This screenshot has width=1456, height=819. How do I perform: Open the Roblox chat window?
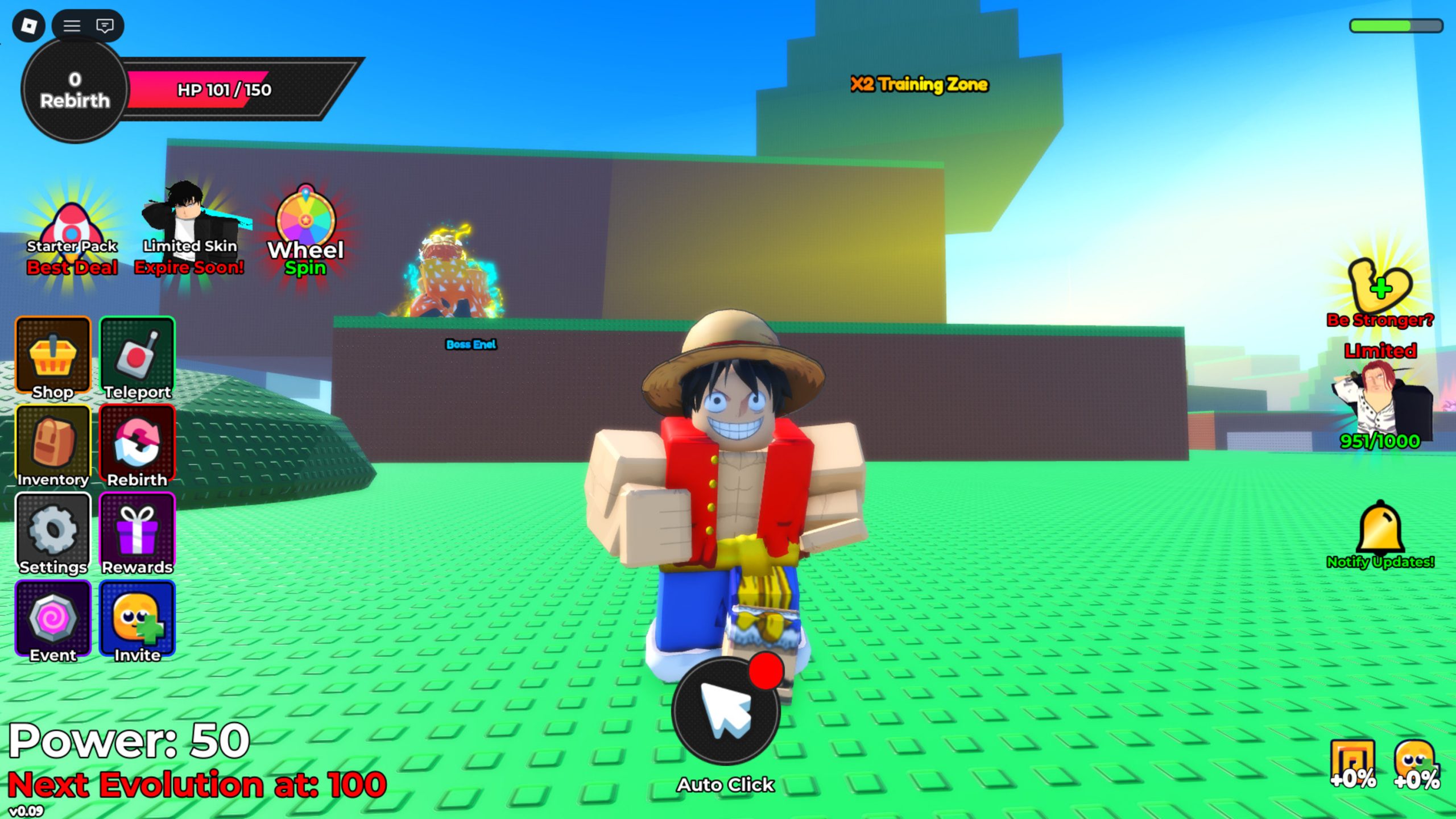105,26
